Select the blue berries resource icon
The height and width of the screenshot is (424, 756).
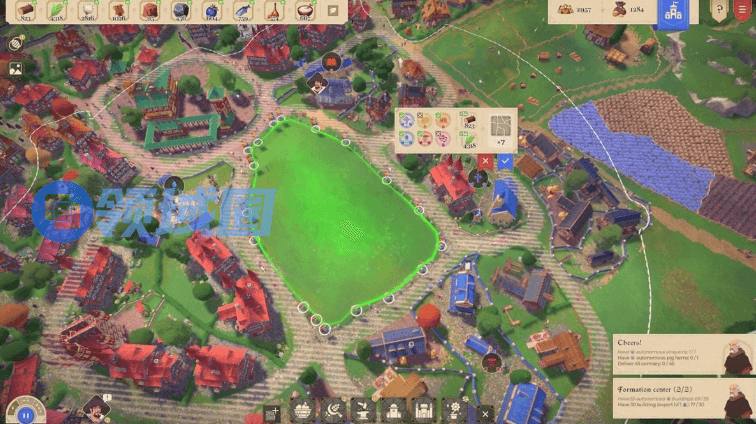(212, 10)
